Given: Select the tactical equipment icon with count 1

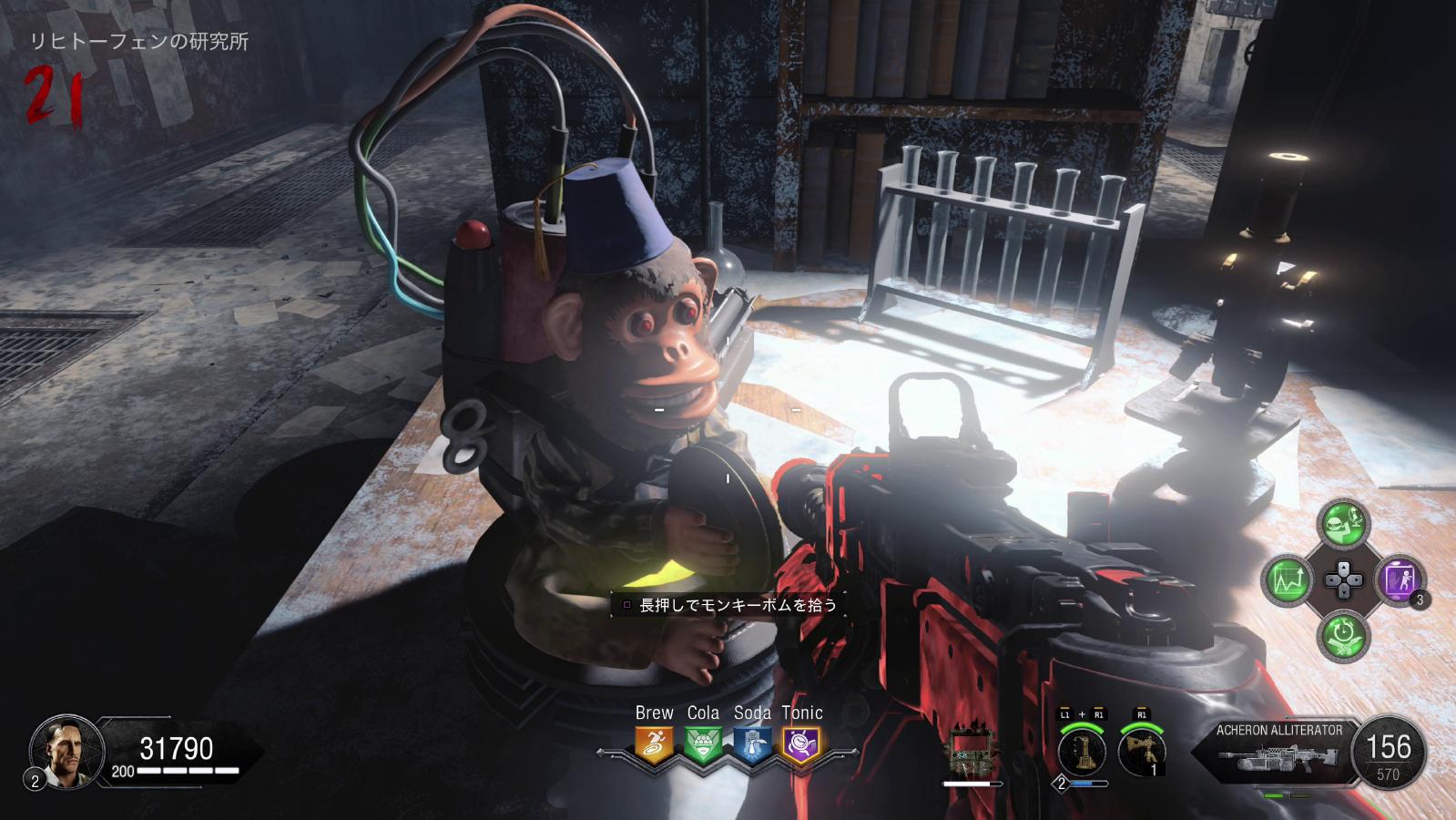Looking at the screenshot, I should click(1142, 751).
